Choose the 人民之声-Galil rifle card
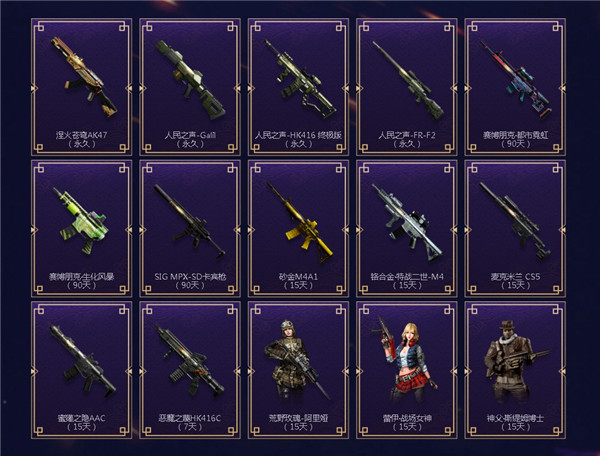This screenshot has width=600, height=456. click(191, 85)
